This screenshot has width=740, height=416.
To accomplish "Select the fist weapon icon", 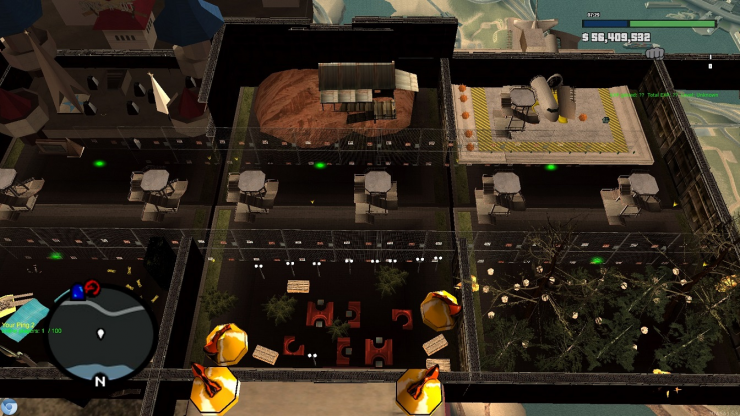I will coord(655,53).
